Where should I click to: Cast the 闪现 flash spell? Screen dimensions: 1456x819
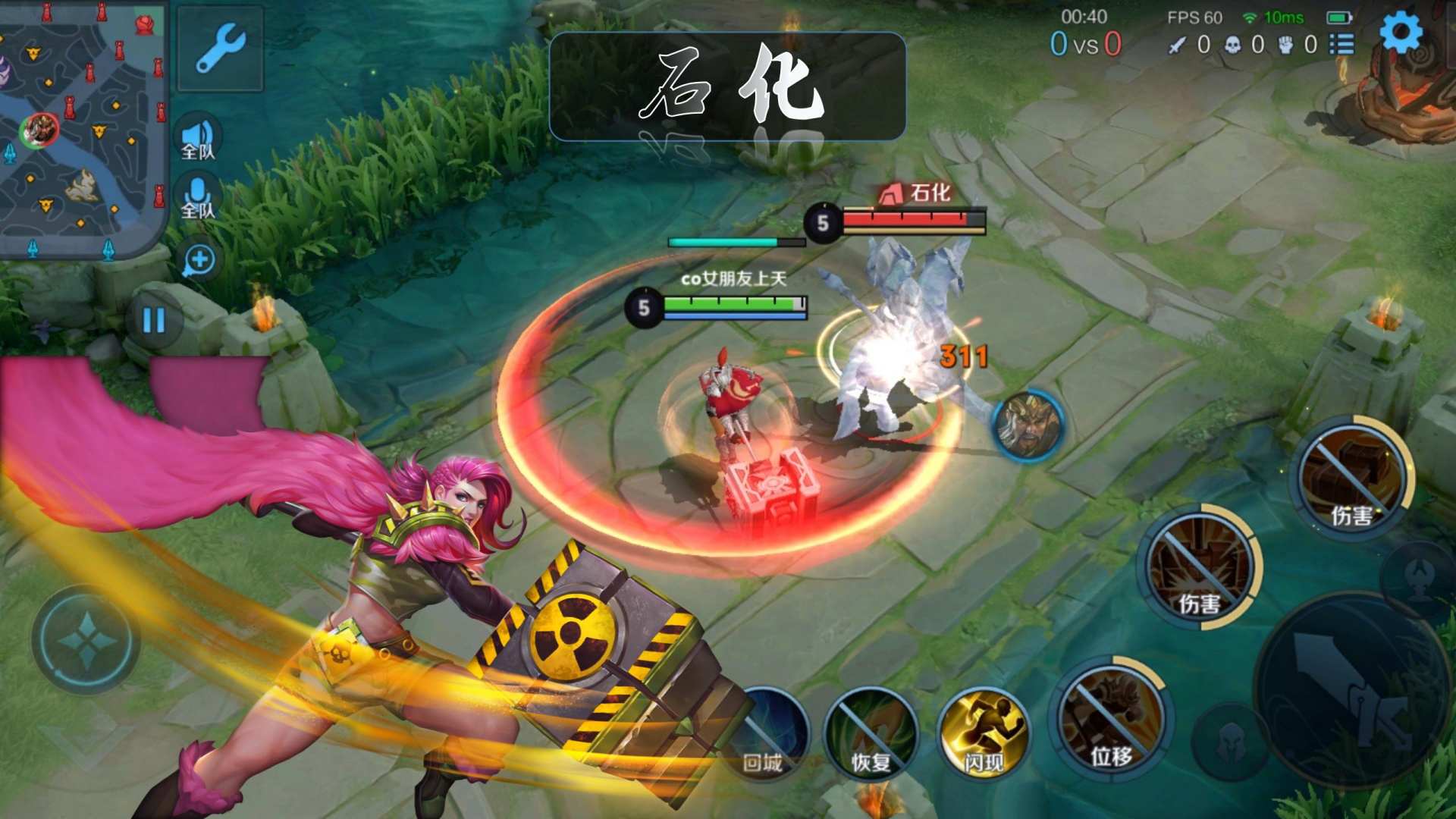pos(983,733)
